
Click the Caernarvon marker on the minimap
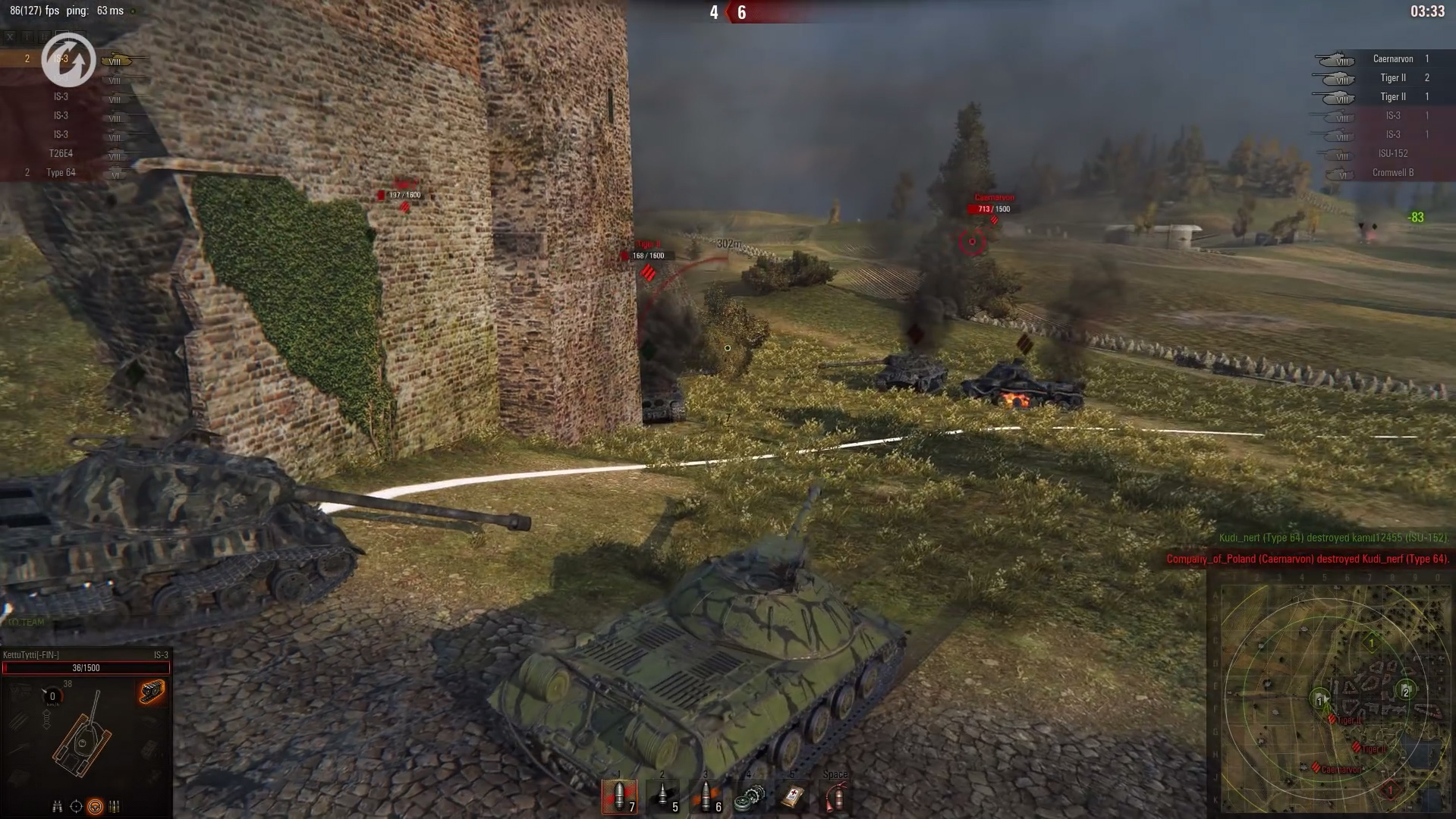1316,767
